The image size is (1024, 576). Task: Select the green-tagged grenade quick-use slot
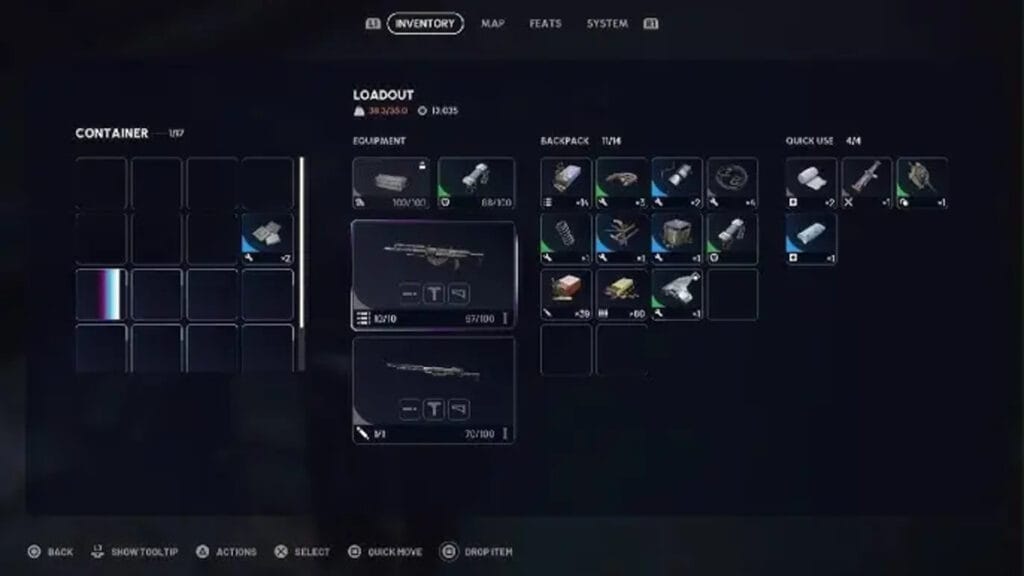(922, 182)
